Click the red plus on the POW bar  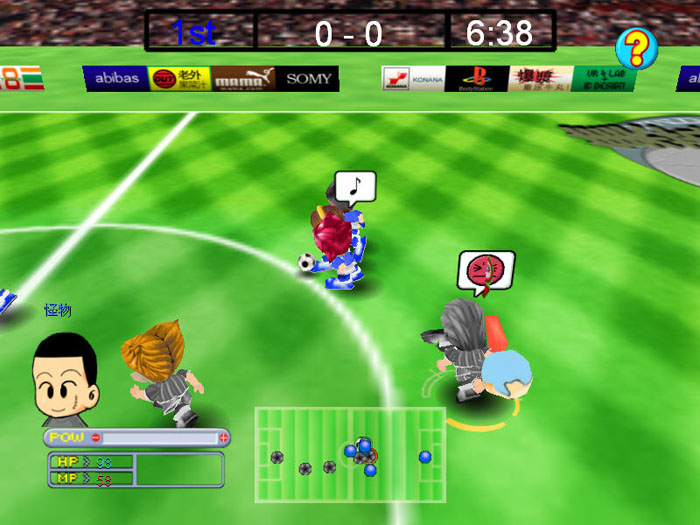click(x=223, y=437)
